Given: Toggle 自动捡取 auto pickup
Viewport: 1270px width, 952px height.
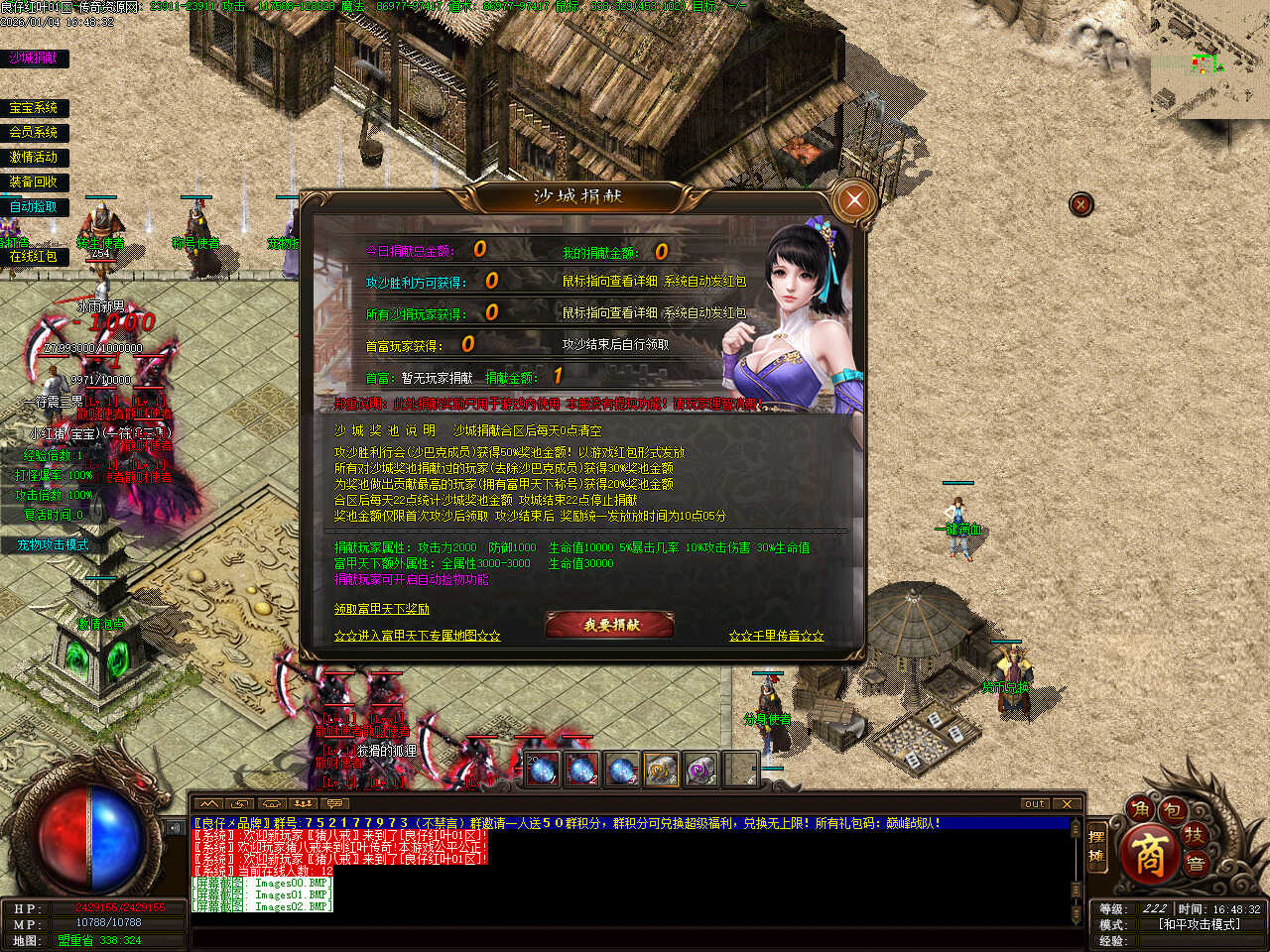Looking at the screenshot, I should pos(34,206).
